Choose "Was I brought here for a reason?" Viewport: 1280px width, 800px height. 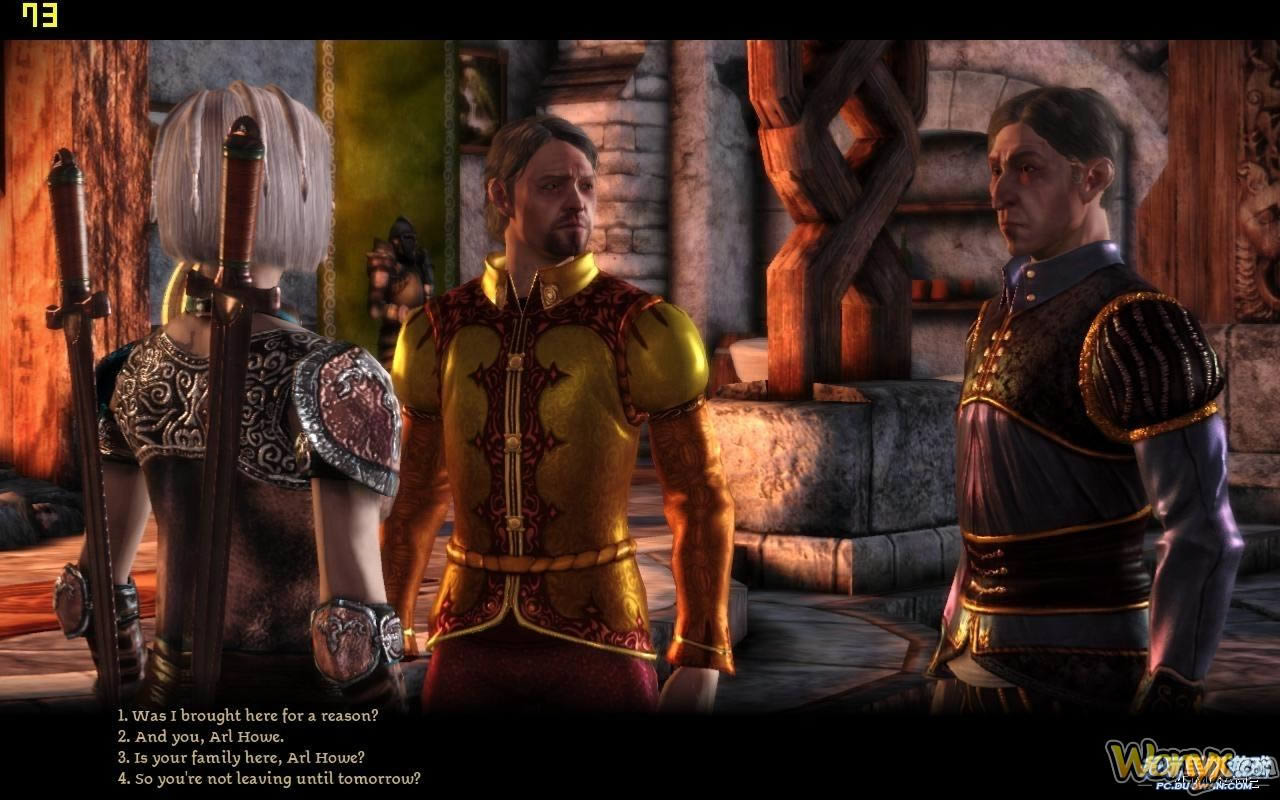(248, 715)
